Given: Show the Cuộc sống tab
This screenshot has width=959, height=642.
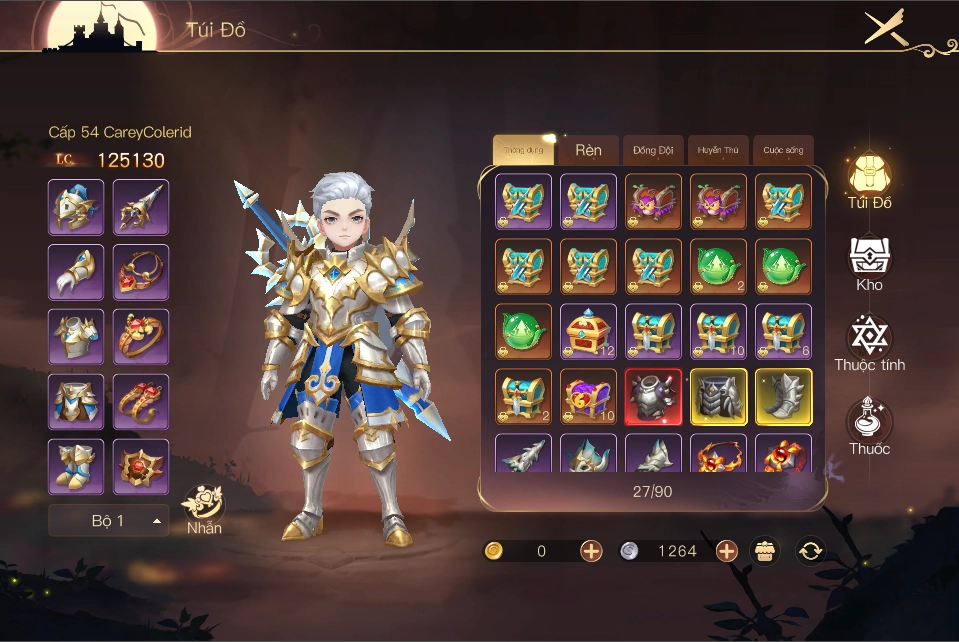Looking at the screenshot, I should 783,150.
